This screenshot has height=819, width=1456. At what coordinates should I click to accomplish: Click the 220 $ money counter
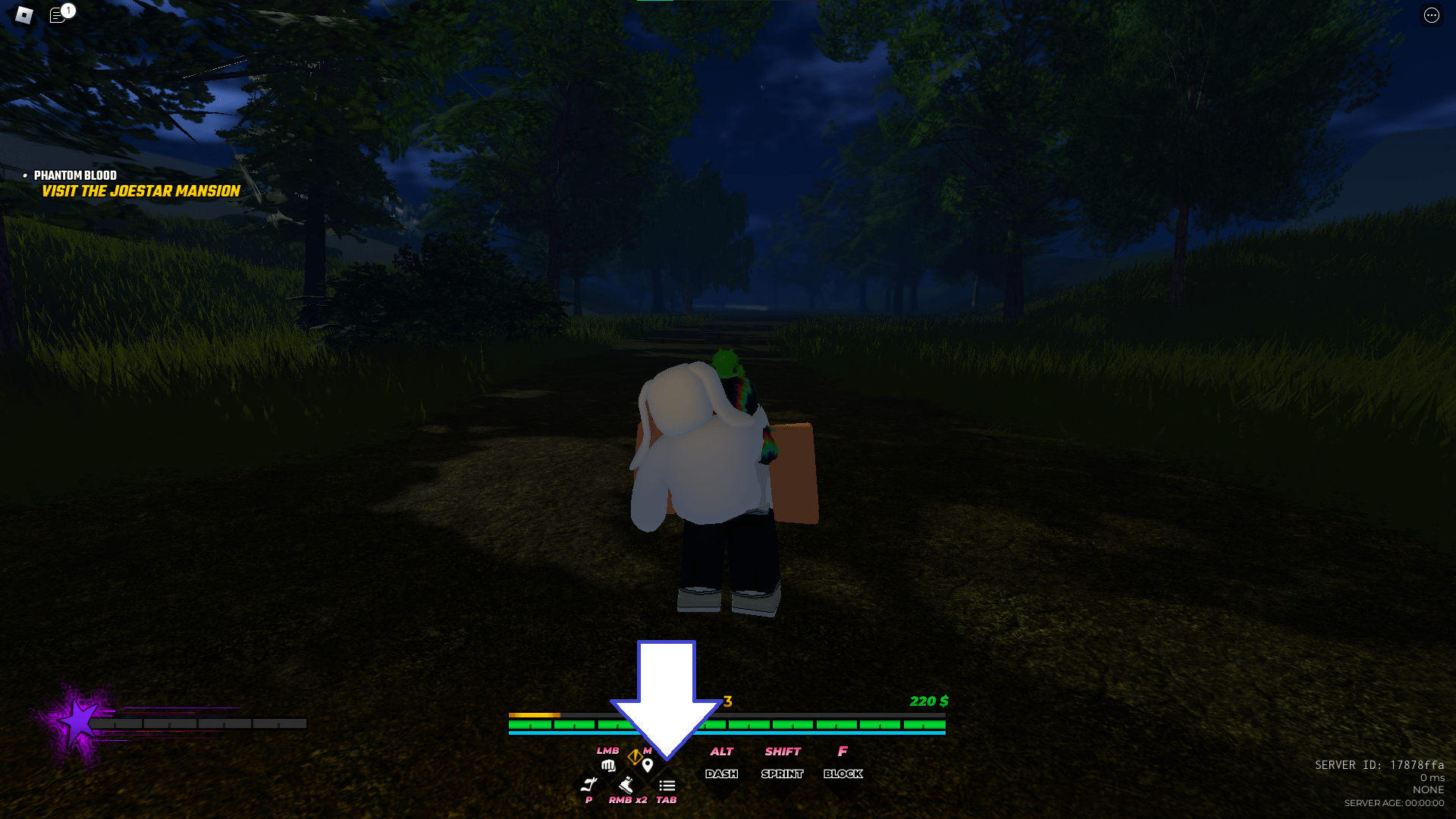coord(928,702)
